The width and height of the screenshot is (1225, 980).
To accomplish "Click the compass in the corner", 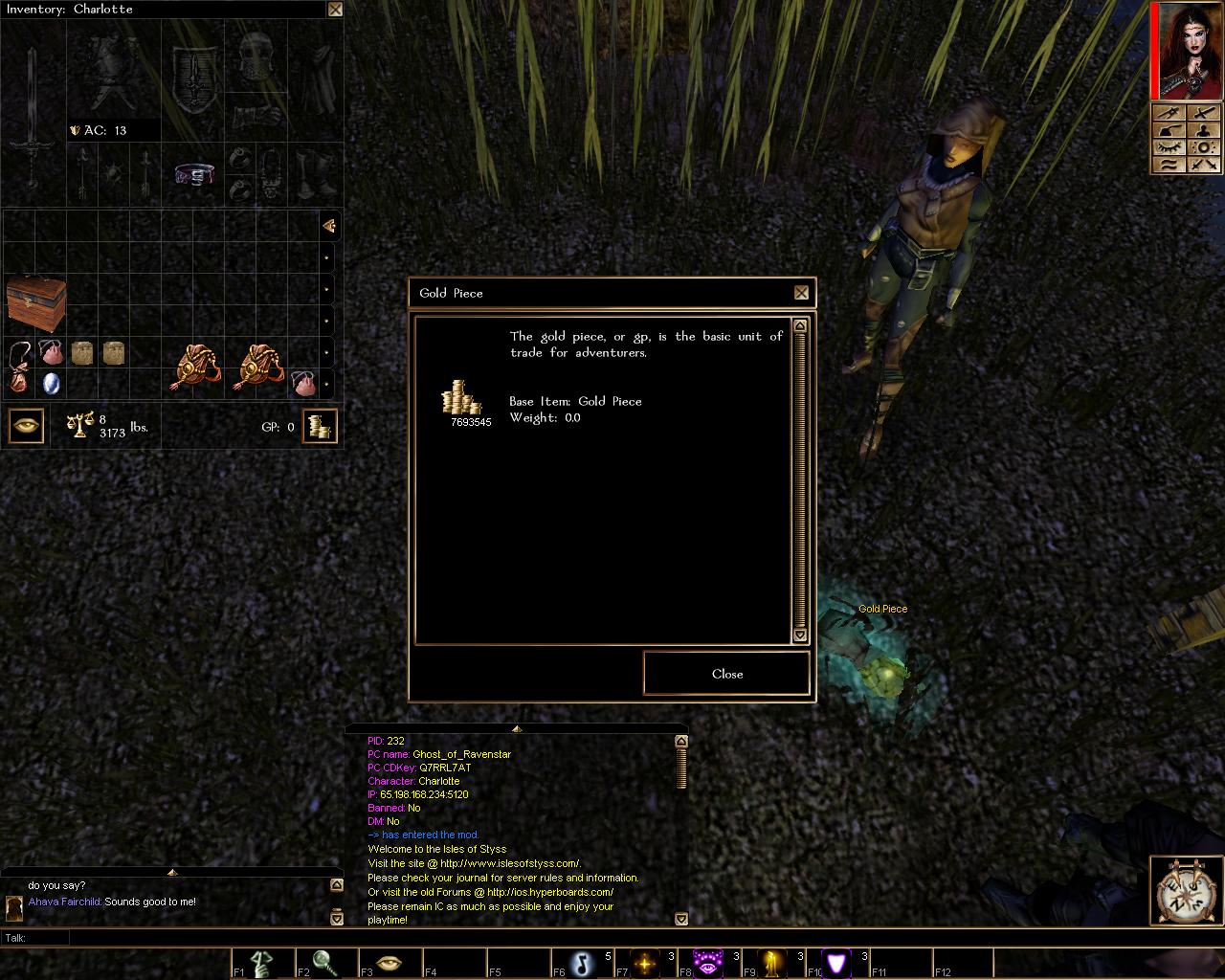I will 1186,892.
